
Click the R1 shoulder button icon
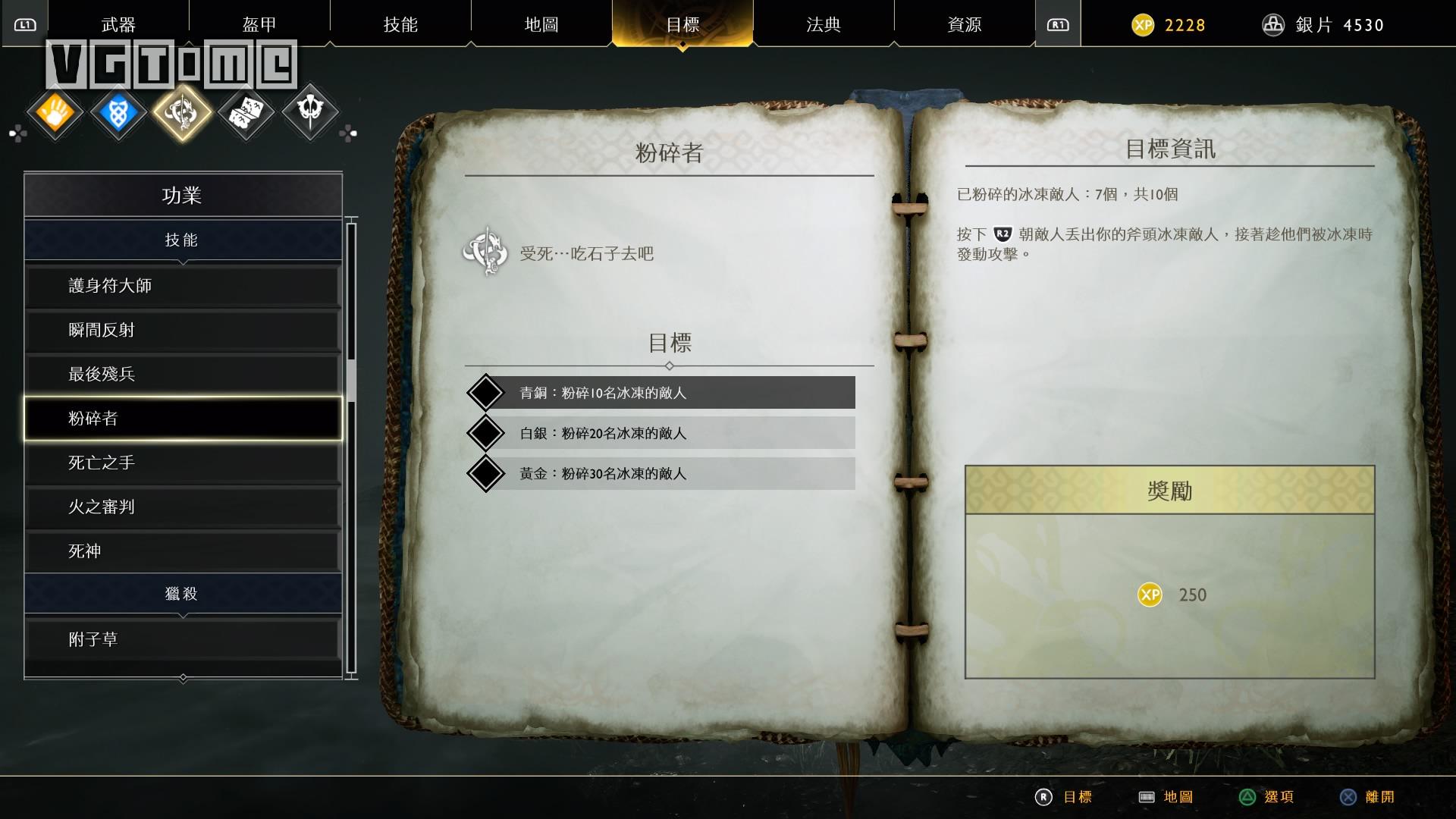click(x=1059, y=23)
